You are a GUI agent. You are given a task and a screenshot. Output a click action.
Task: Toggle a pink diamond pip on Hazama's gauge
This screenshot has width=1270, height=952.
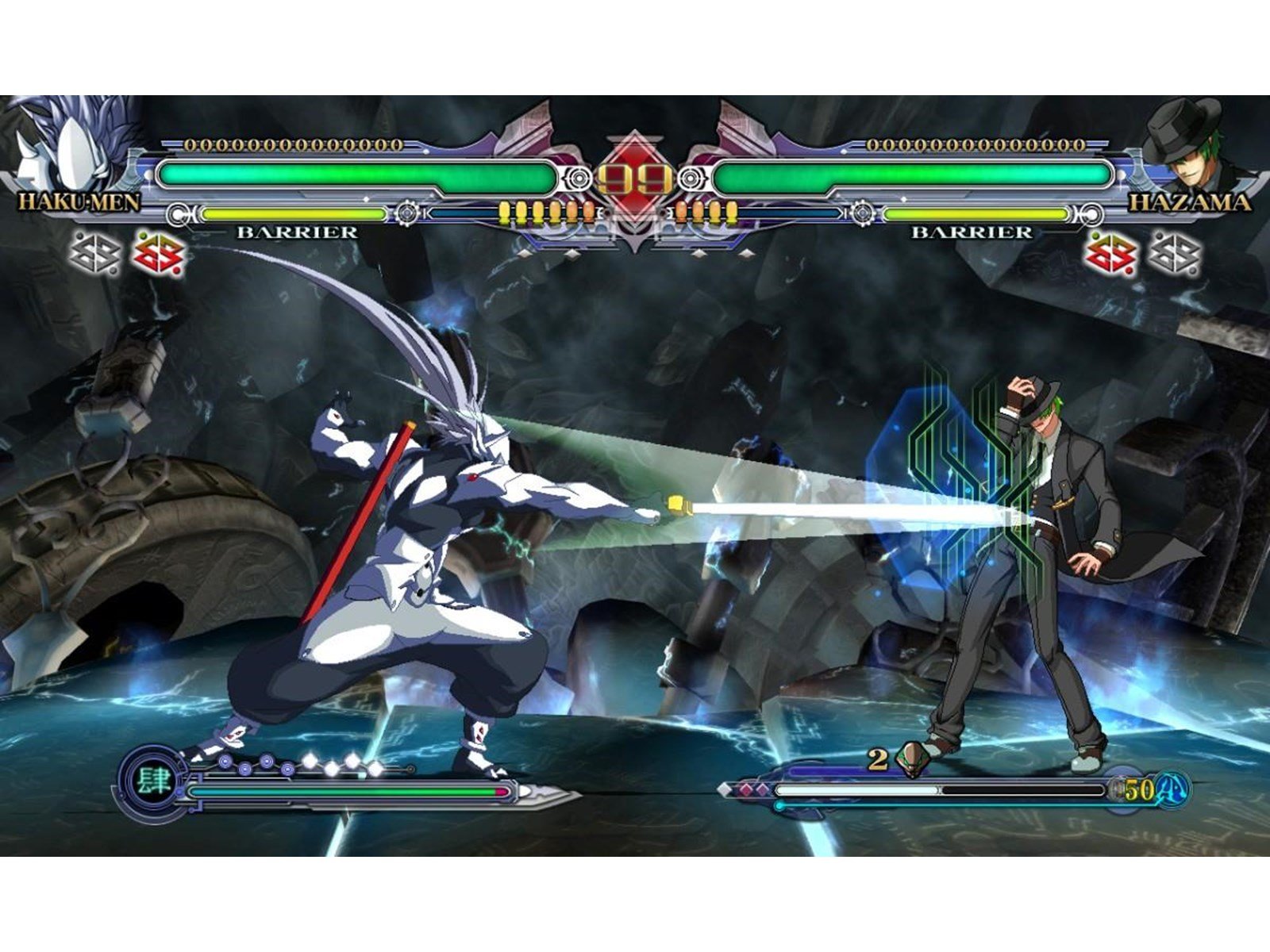(x=745, y=789)
